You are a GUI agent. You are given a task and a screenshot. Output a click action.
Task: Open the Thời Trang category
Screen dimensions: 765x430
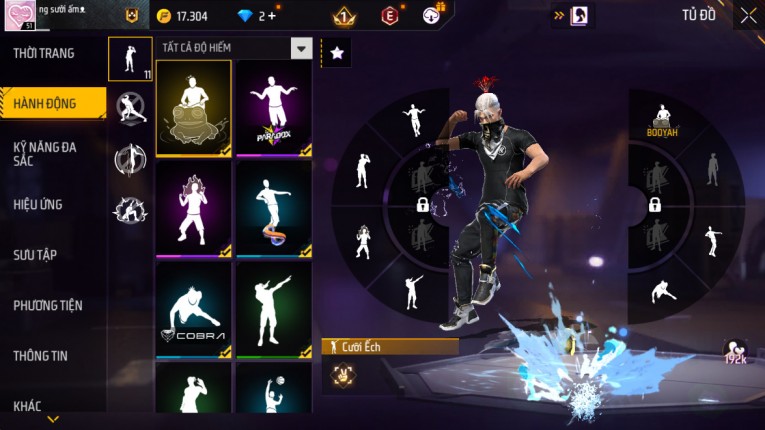click(44, 53)
